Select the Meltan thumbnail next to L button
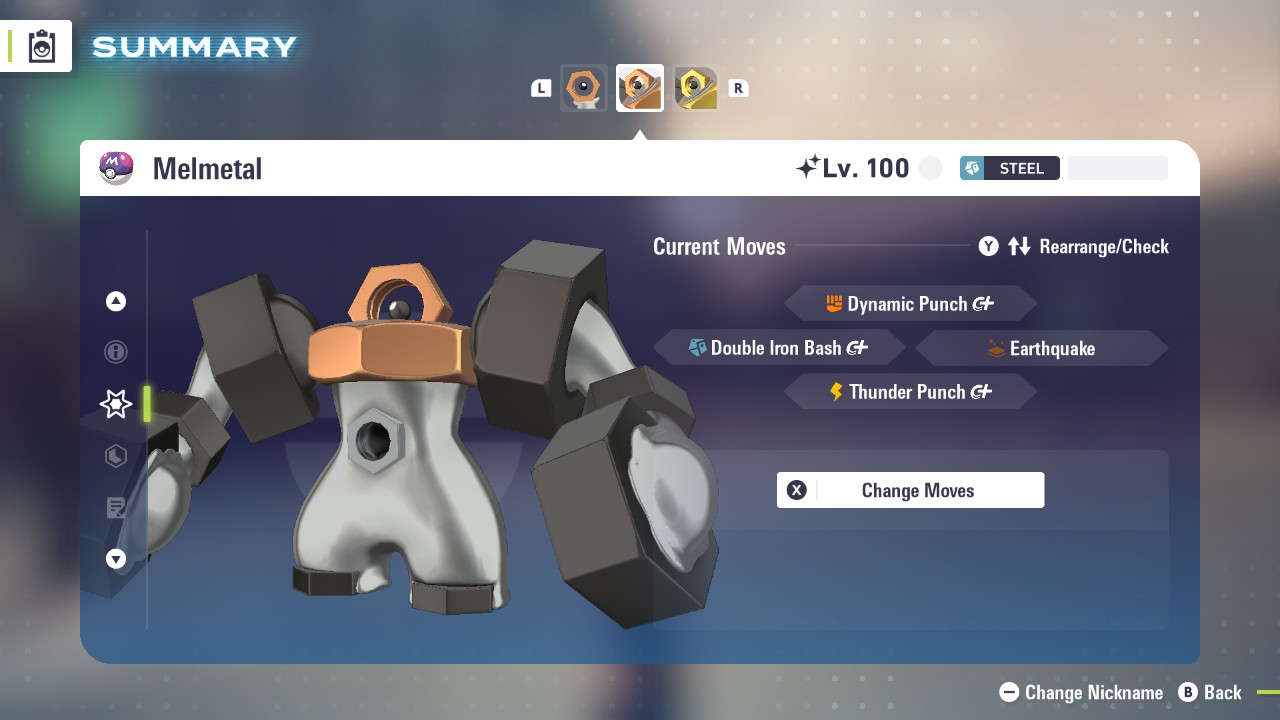Image resolution: width=1280 pixels, height=720 pixels. pos(583,87)
